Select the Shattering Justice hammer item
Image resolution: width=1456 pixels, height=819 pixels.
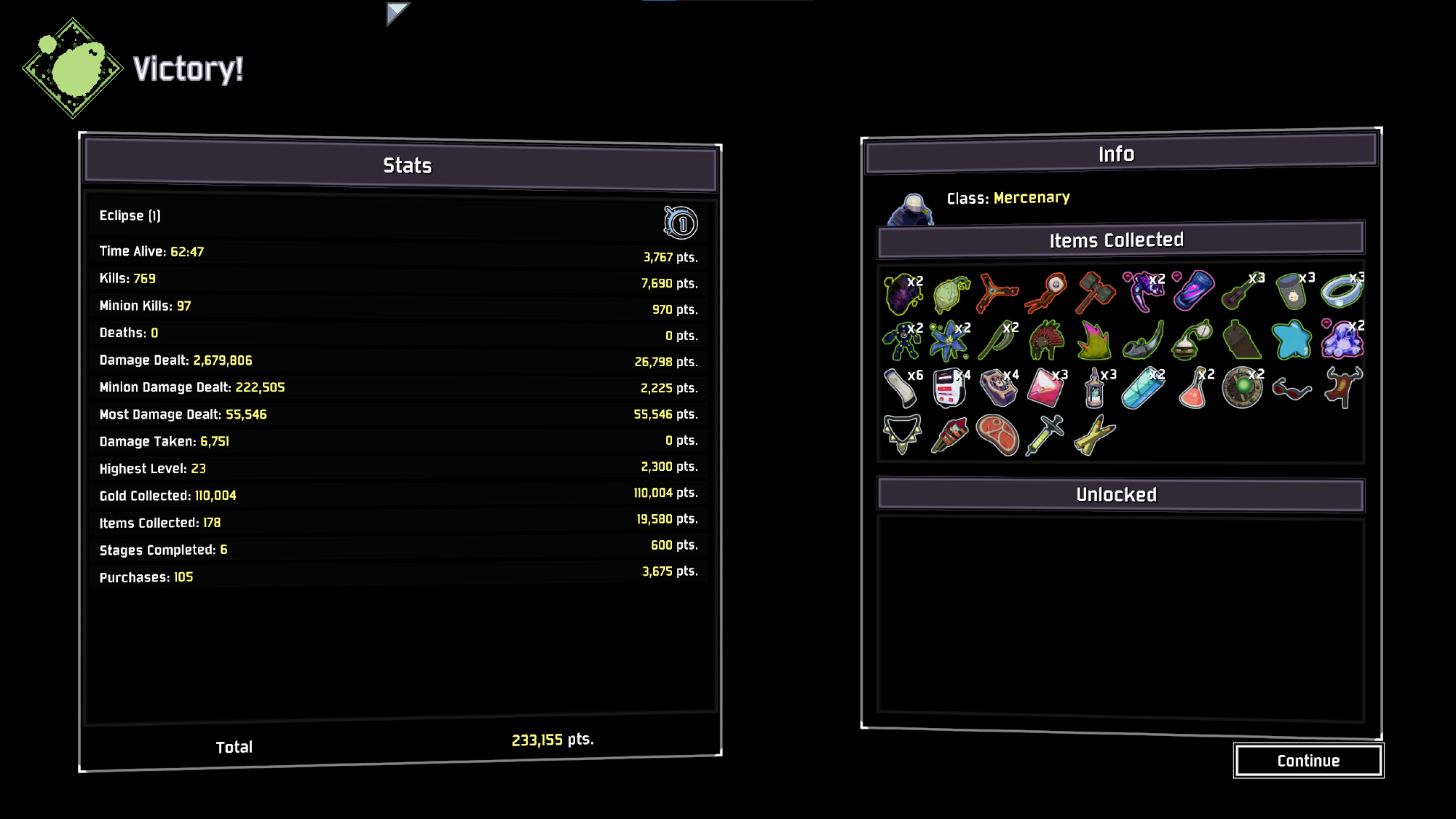[1096, 292]
